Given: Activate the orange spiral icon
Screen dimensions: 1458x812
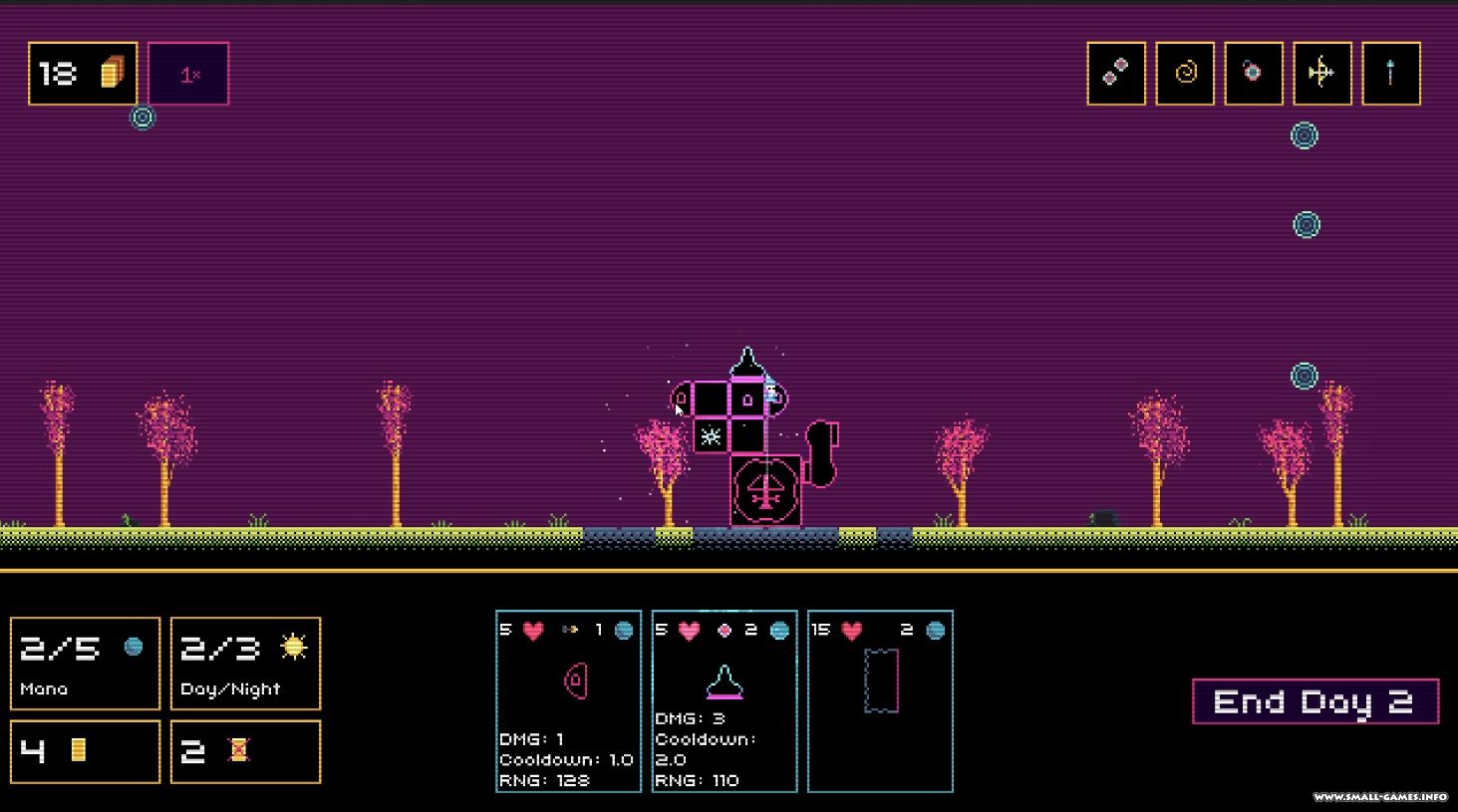Looking at the screenshot, I should pos(1185,73).
